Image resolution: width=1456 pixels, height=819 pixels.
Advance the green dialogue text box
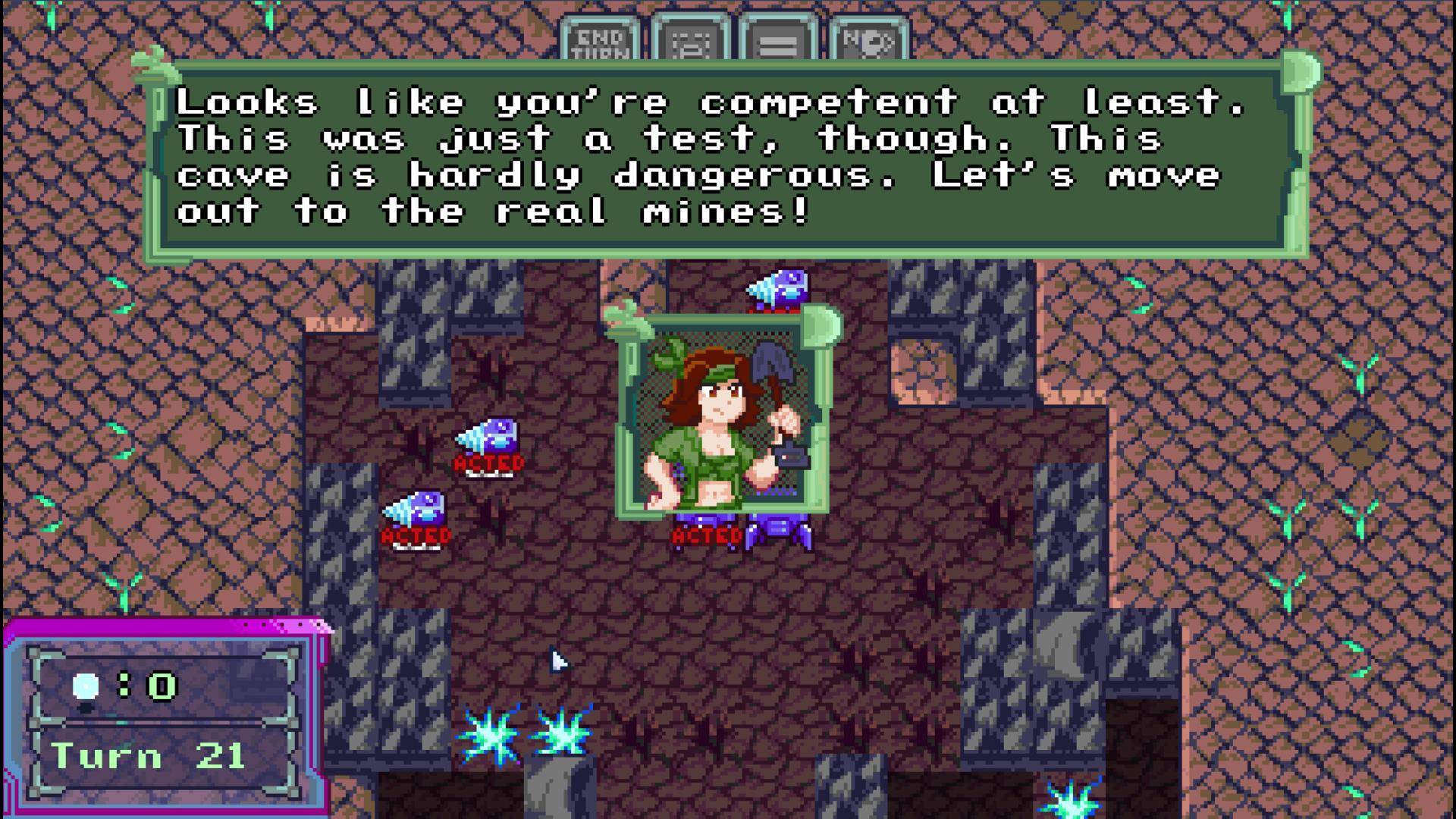[x=726, y=158]
